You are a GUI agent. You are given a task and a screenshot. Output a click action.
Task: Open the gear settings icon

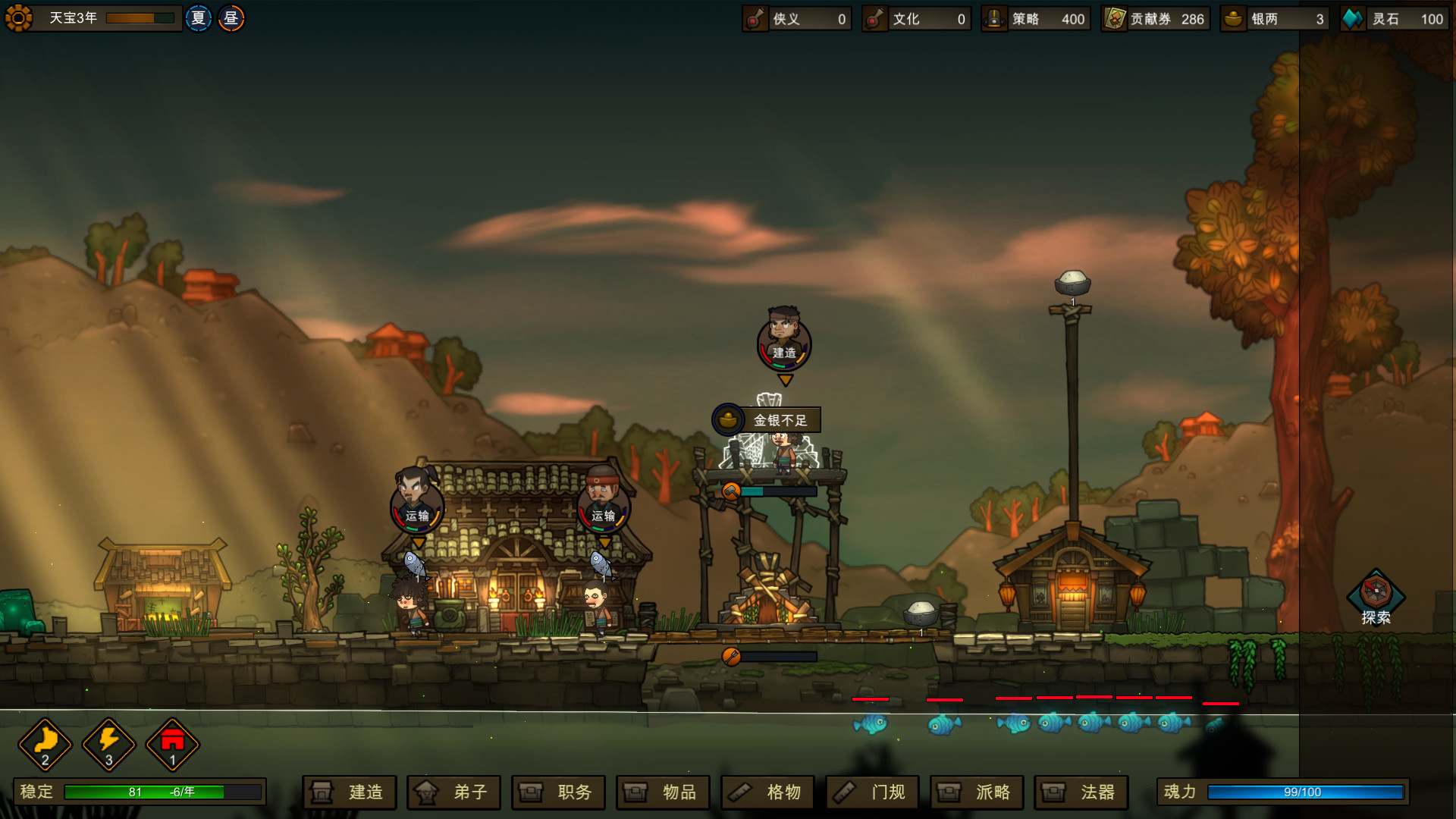click(x=19, y=18)
